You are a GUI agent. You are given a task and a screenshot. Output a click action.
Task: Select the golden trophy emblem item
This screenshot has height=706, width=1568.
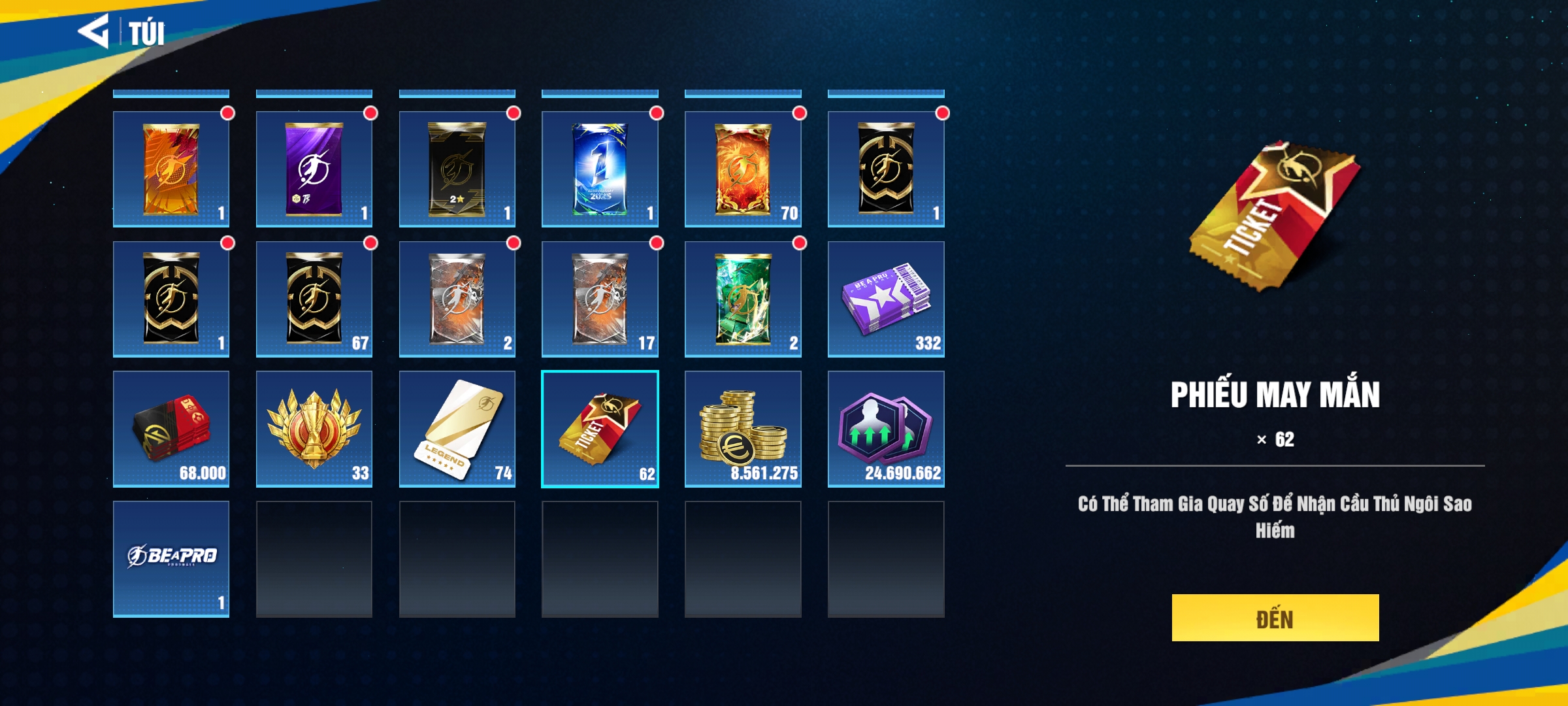pyautogui.click(x=314, y=428)
